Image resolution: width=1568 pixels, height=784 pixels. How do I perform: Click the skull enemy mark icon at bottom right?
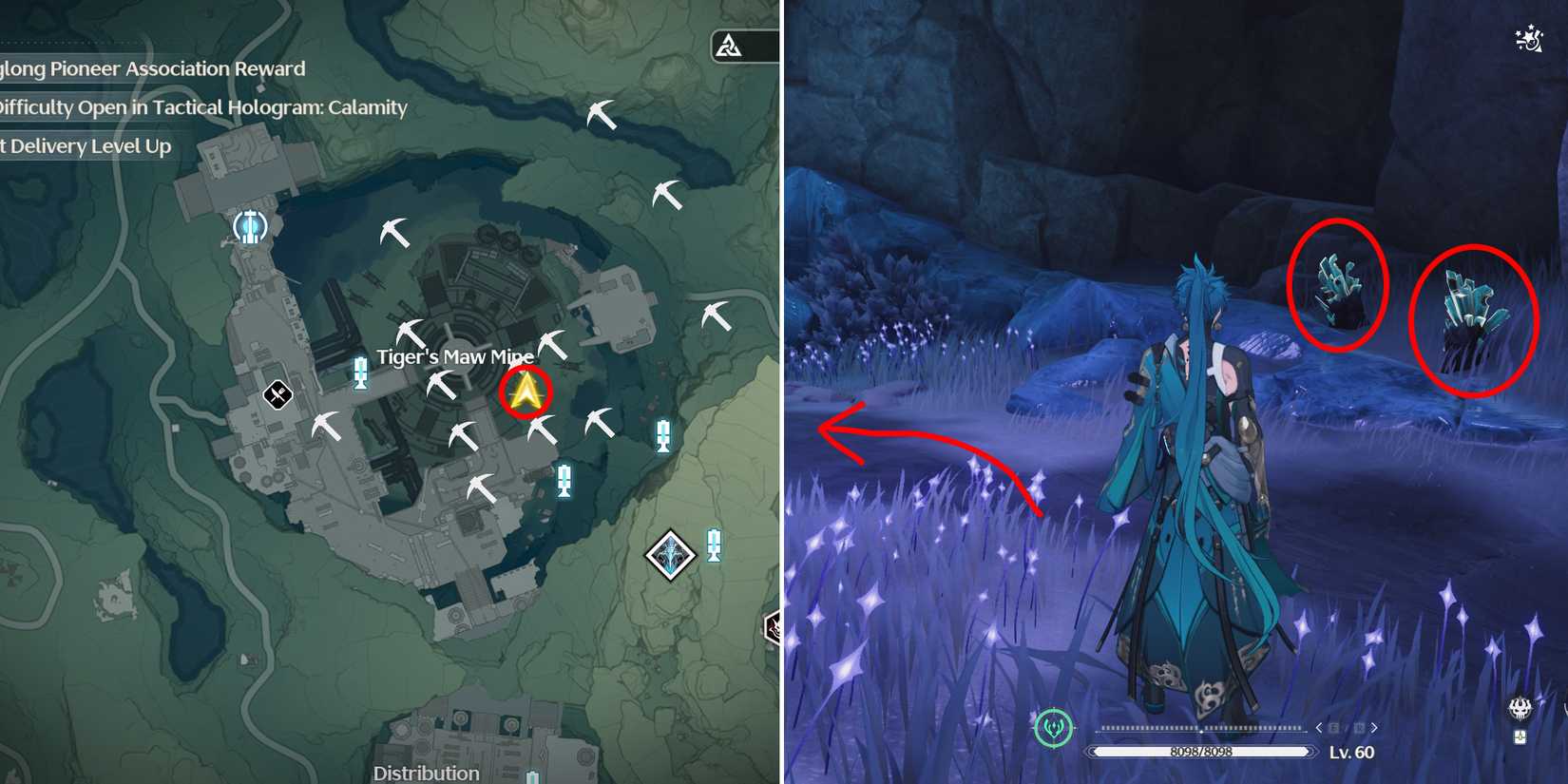point(1520,707)
